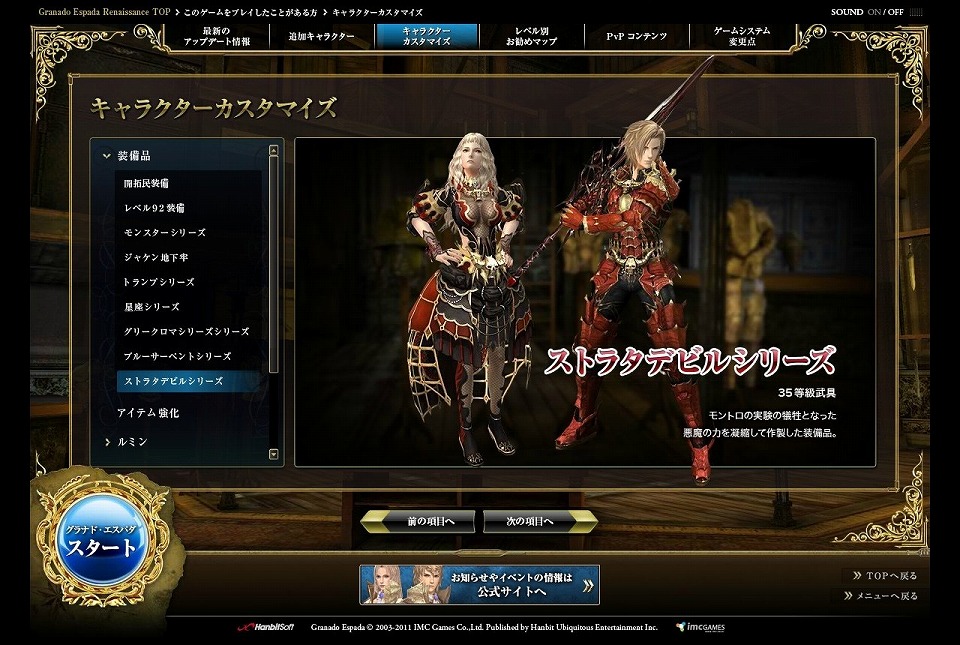Select the レベル別お勧めマップ tab

(530, 37)
